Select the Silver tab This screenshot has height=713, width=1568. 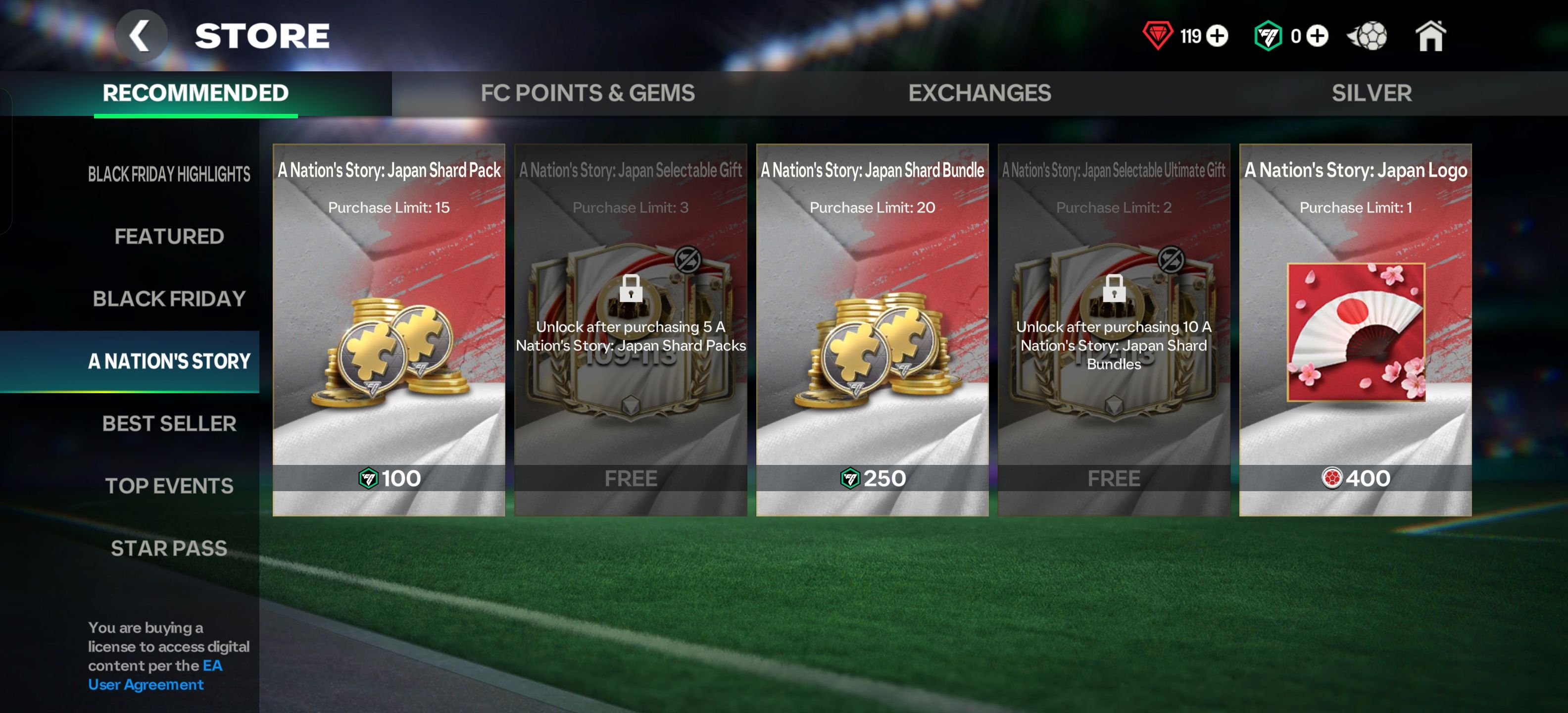point(1371,93)
